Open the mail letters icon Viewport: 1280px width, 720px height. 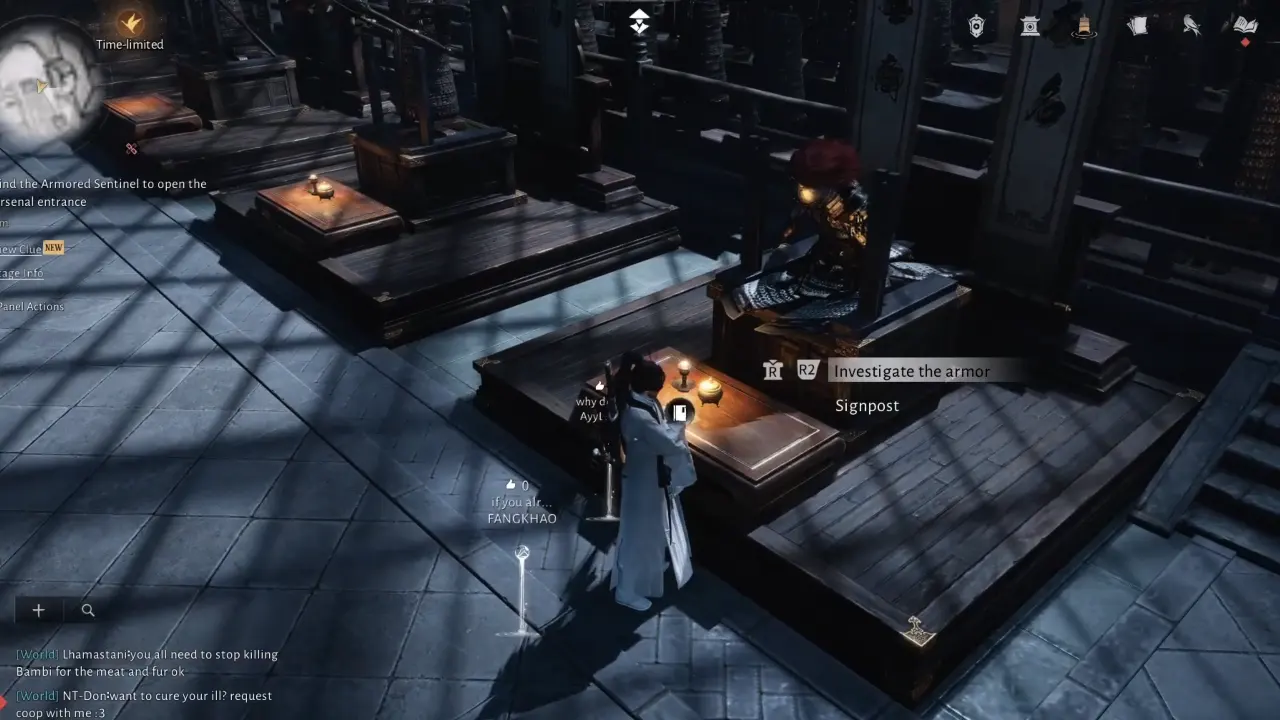click(1137, 26)
